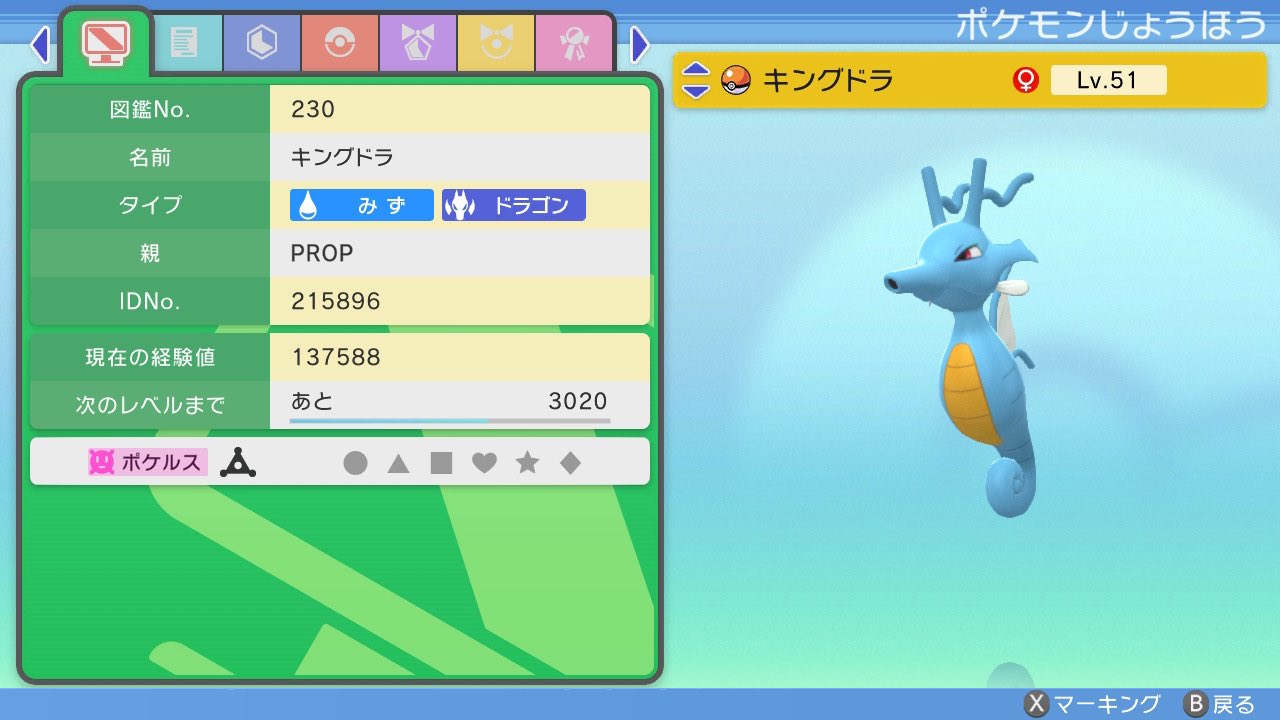Click the left blue navigation arrow
1280x720 pixels.
point(40,44)
